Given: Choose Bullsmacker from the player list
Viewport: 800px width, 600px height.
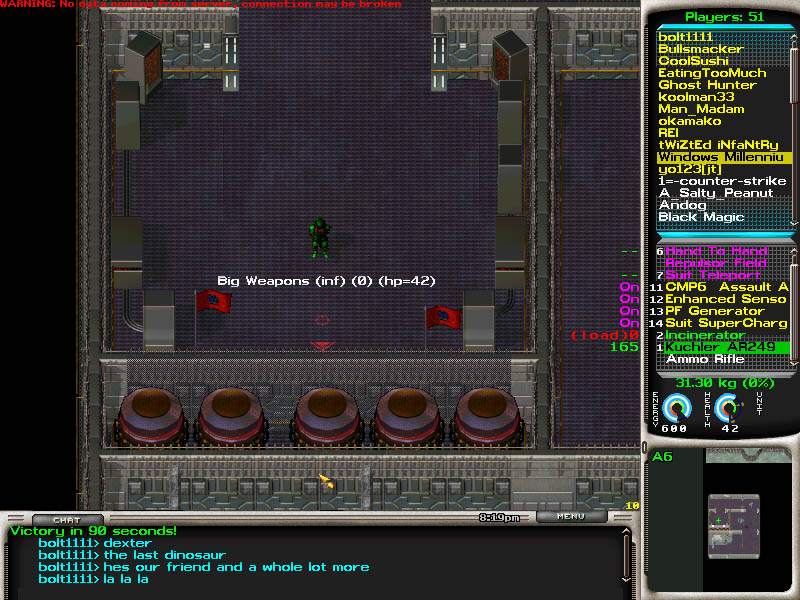Looking at the screenshot, I should [700, 49].
